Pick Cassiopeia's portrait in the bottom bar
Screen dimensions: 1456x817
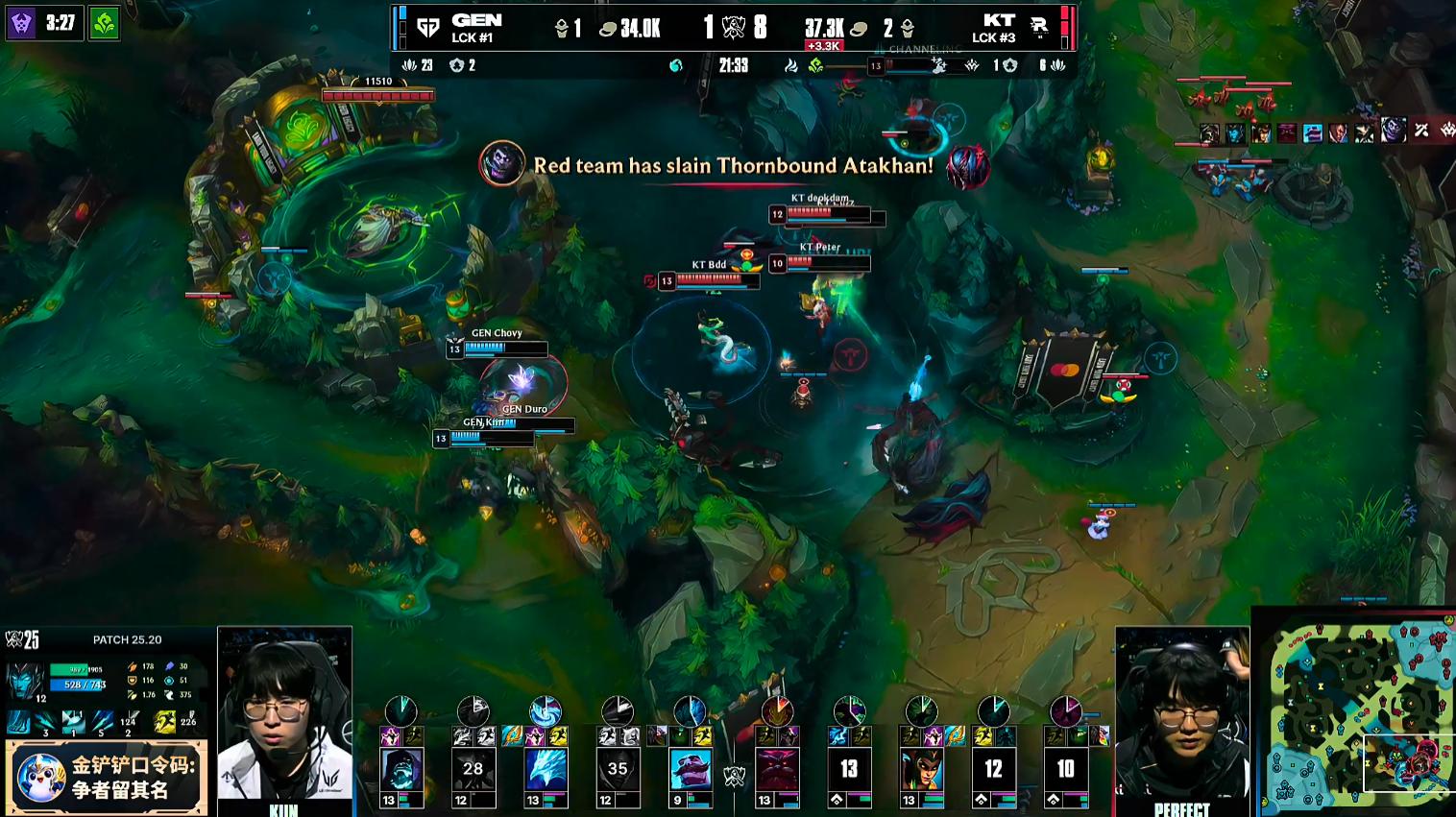[922, 770]
